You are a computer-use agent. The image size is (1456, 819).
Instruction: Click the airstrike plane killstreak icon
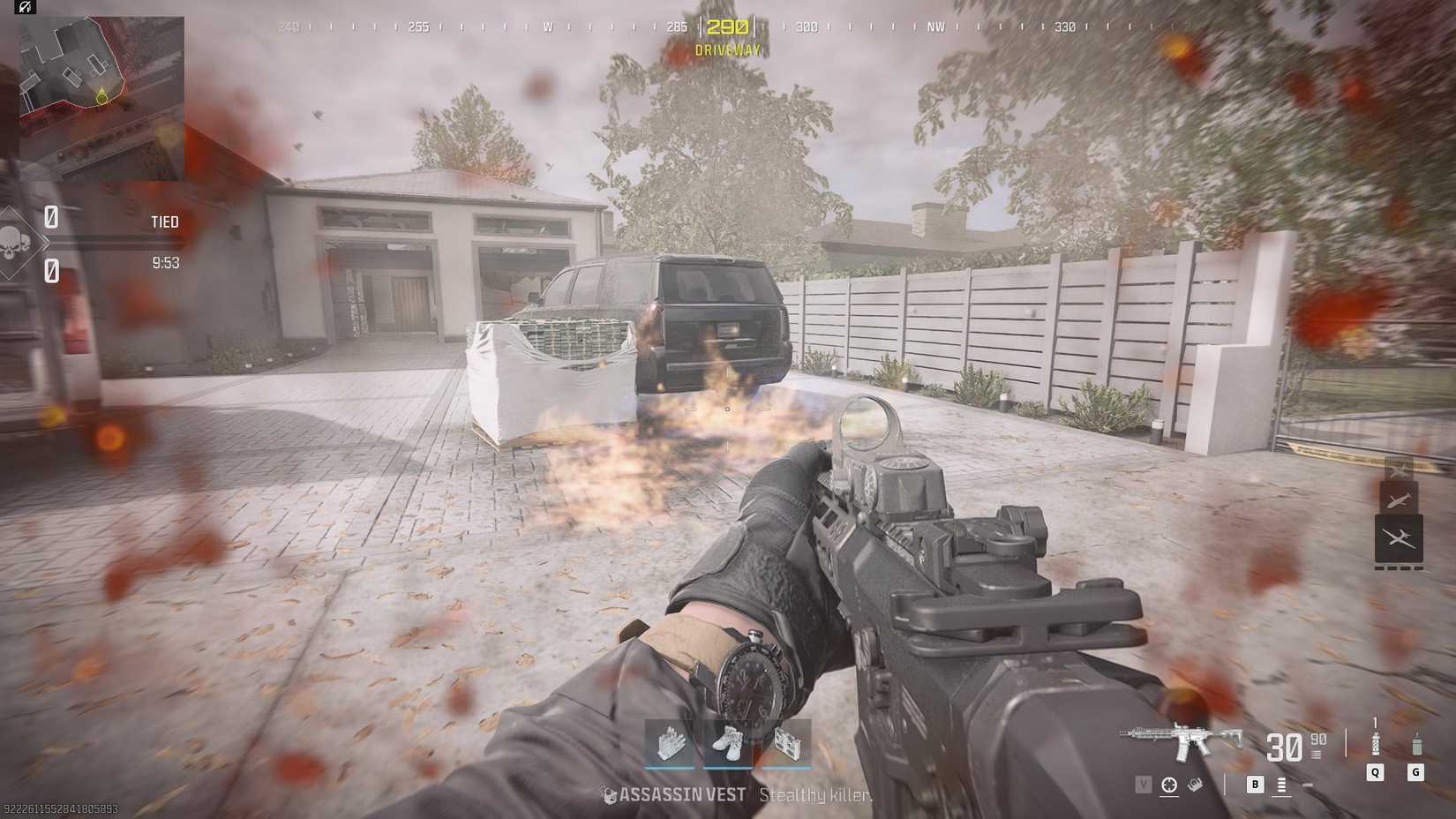coord(1399,499)
